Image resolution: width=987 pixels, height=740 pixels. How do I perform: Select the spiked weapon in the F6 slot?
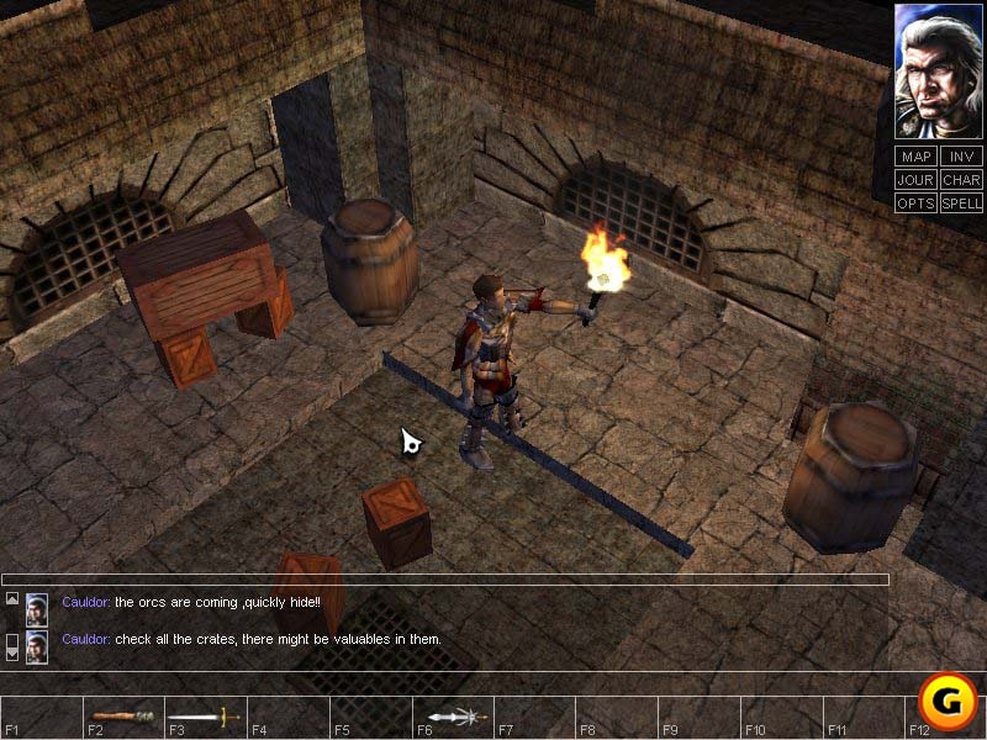coord(456,716)
